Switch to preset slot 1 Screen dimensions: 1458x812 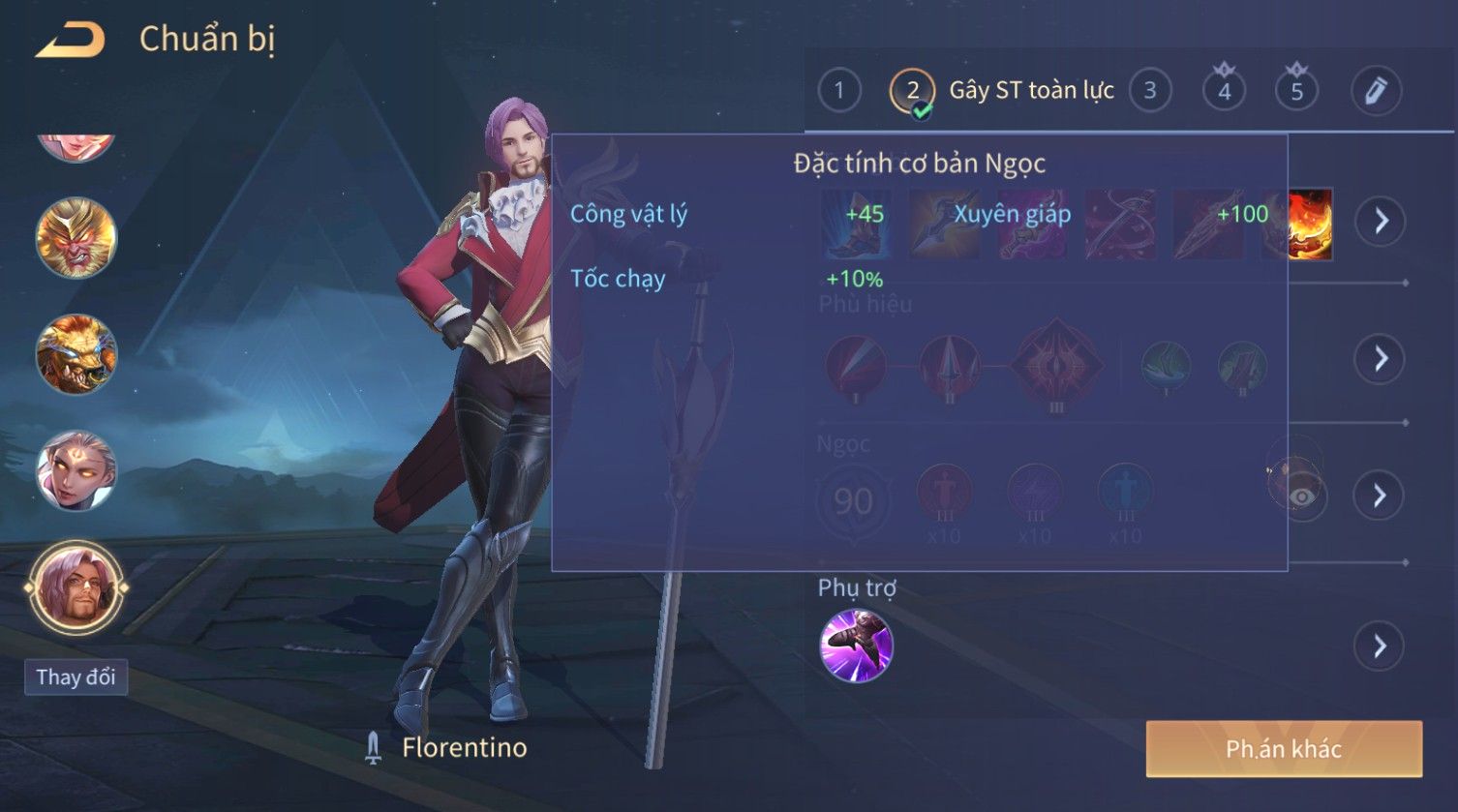838,91
